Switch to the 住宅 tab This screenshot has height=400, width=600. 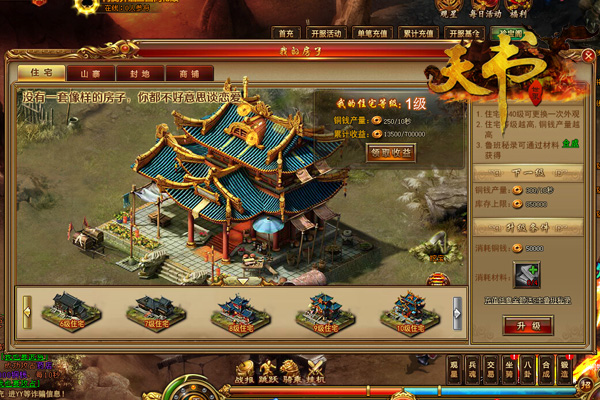pyautogui.click(x=42, y=73)
